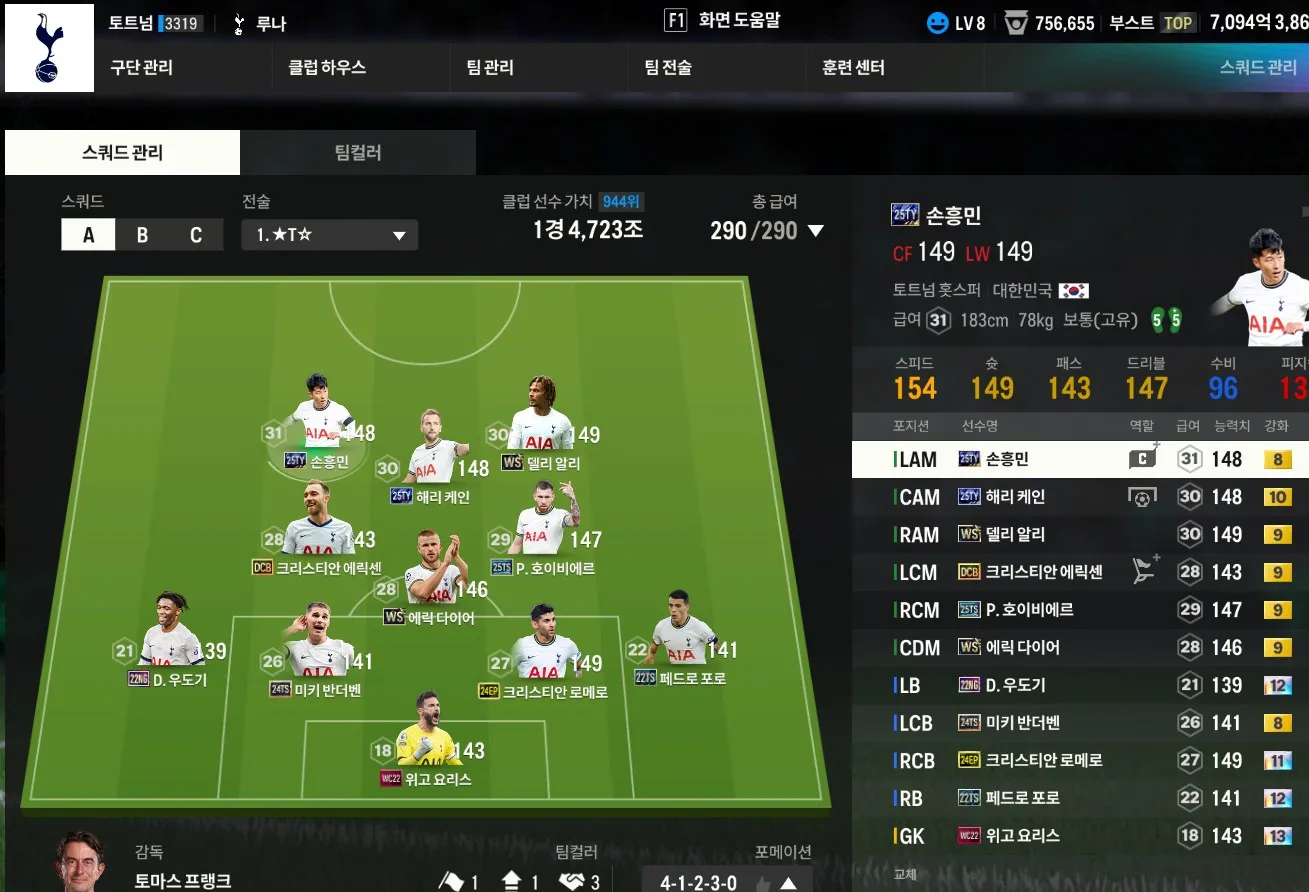Expand the 총 급여 salary arrow
The image size is (1309, 892).
(x=815, y=231)
